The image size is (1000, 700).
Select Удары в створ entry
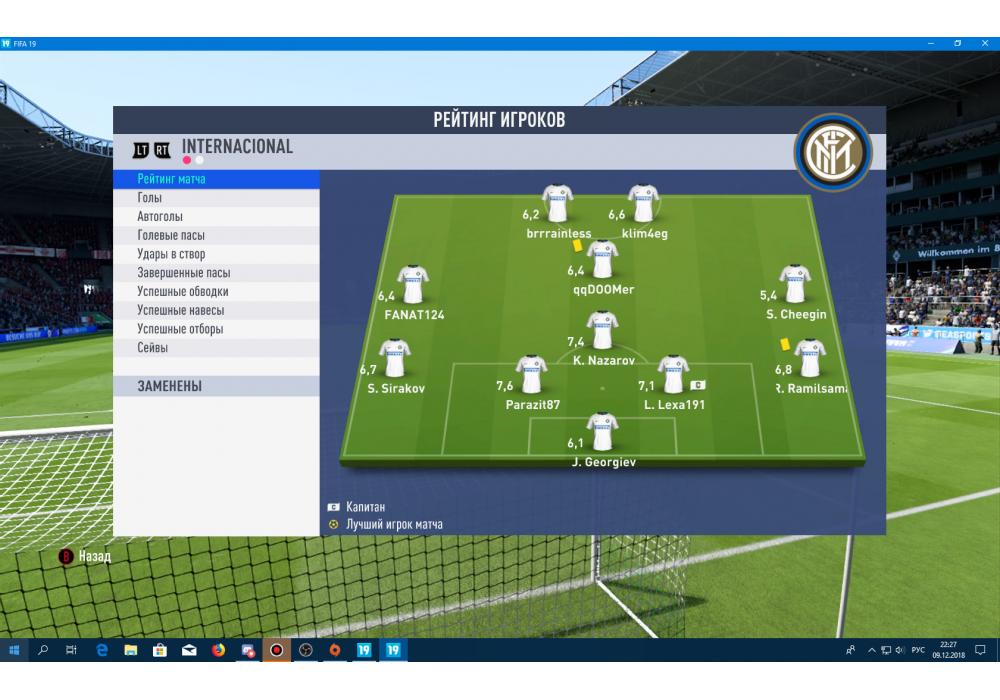pos(171,254)
